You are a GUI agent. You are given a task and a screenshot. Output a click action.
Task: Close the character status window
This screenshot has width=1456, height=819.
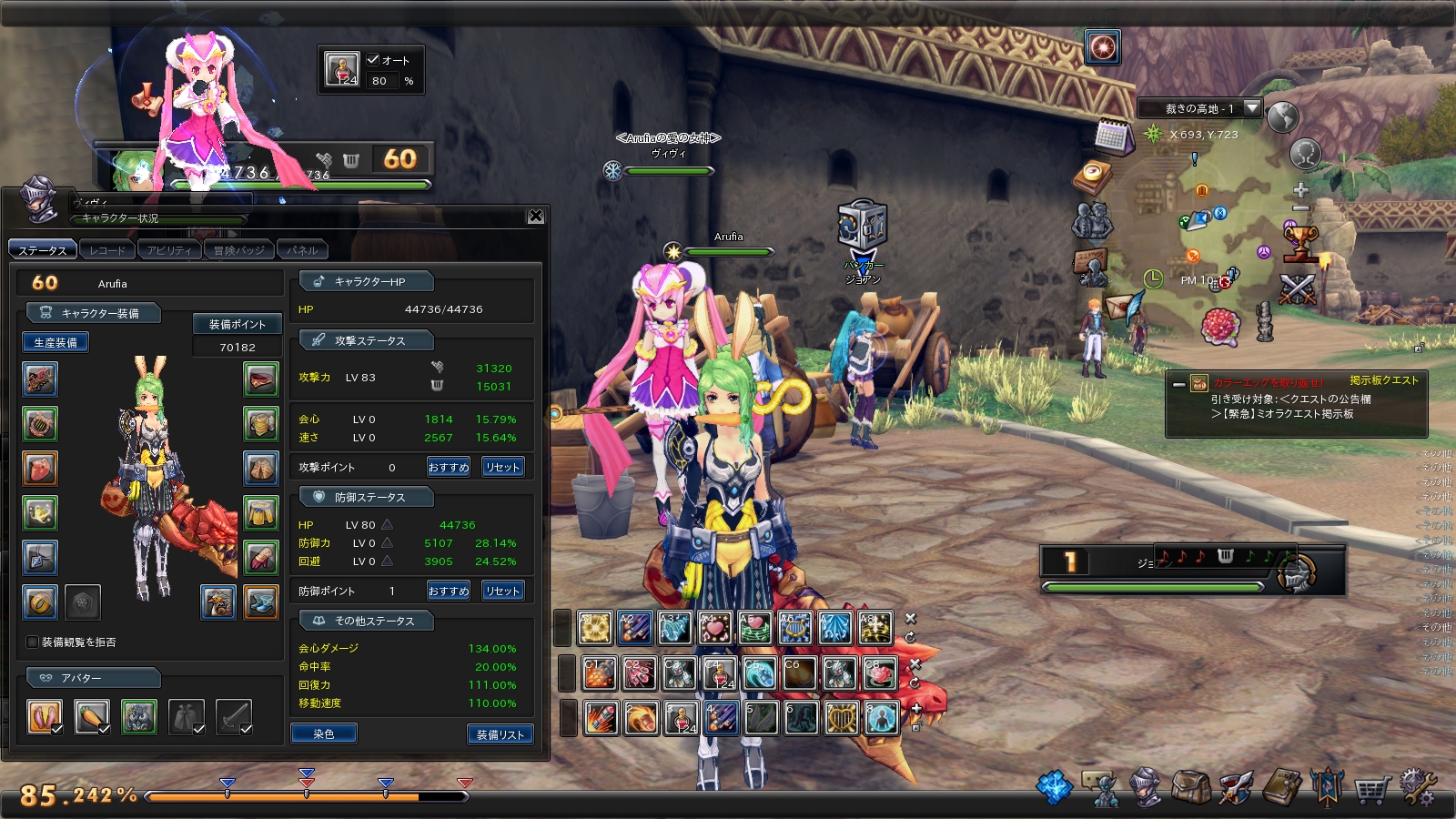[x=536, y=216]
